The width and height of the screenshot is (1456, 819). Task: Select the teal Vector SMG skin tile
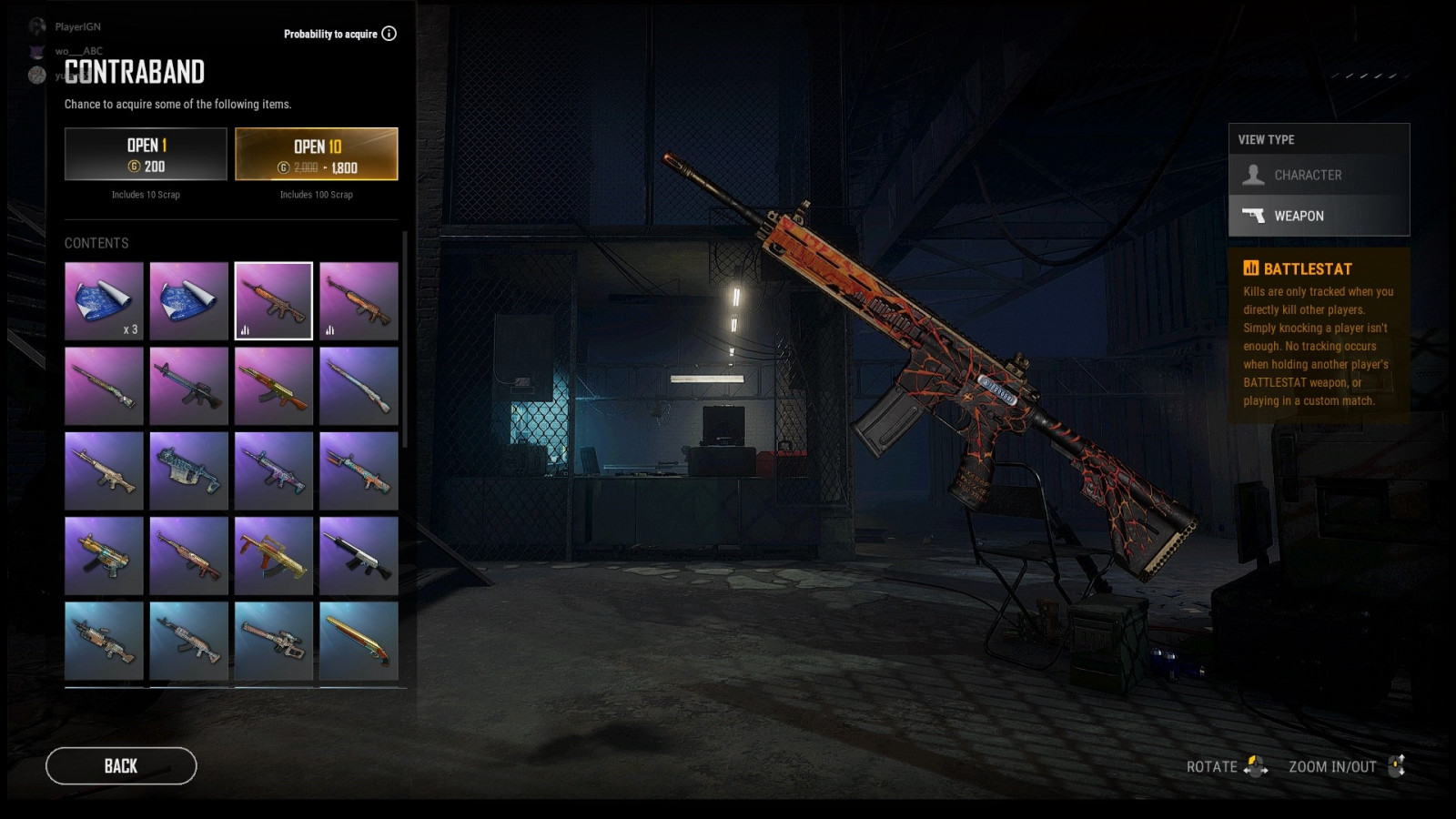pyautogui.click(x=188, y=470)
